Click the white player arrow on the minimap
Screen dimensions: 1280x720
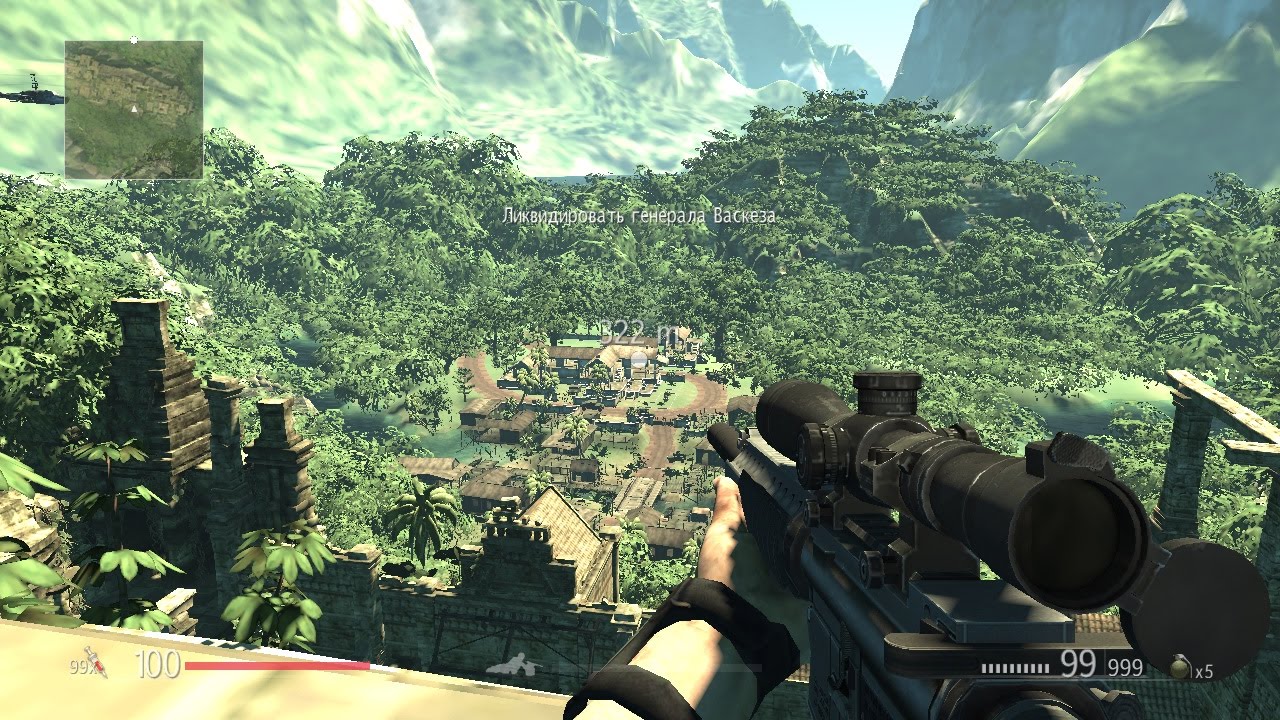pyautogui.click(x=134, y=110)
